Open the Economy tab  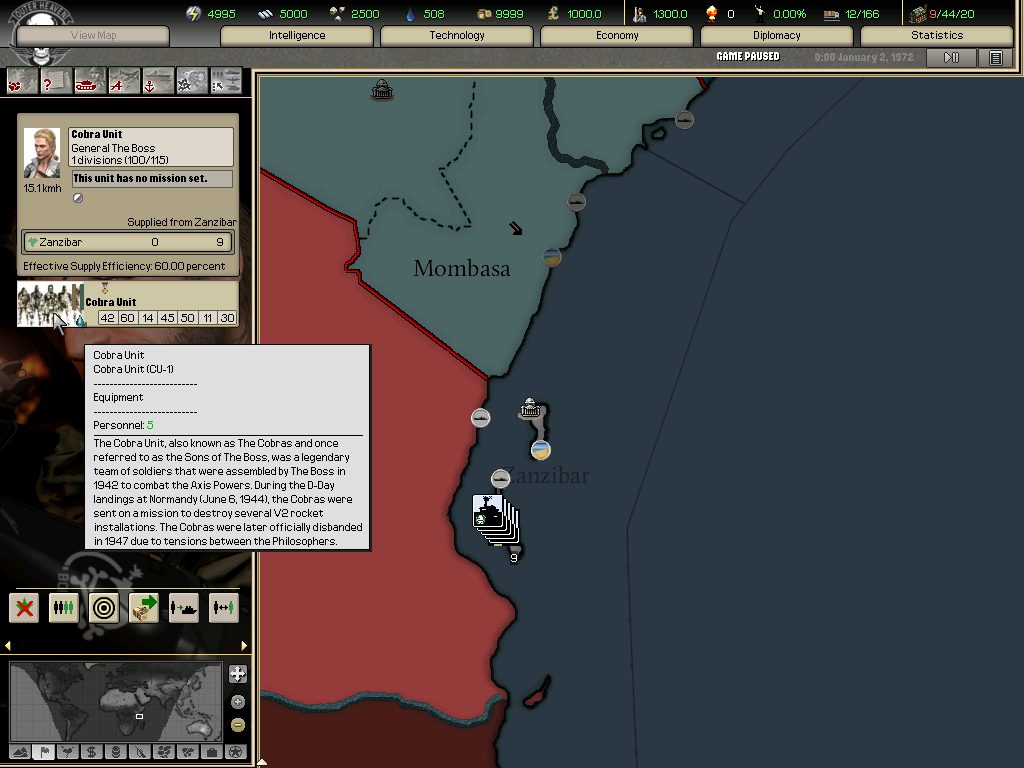pyautogui.click(x=617, y=36)
